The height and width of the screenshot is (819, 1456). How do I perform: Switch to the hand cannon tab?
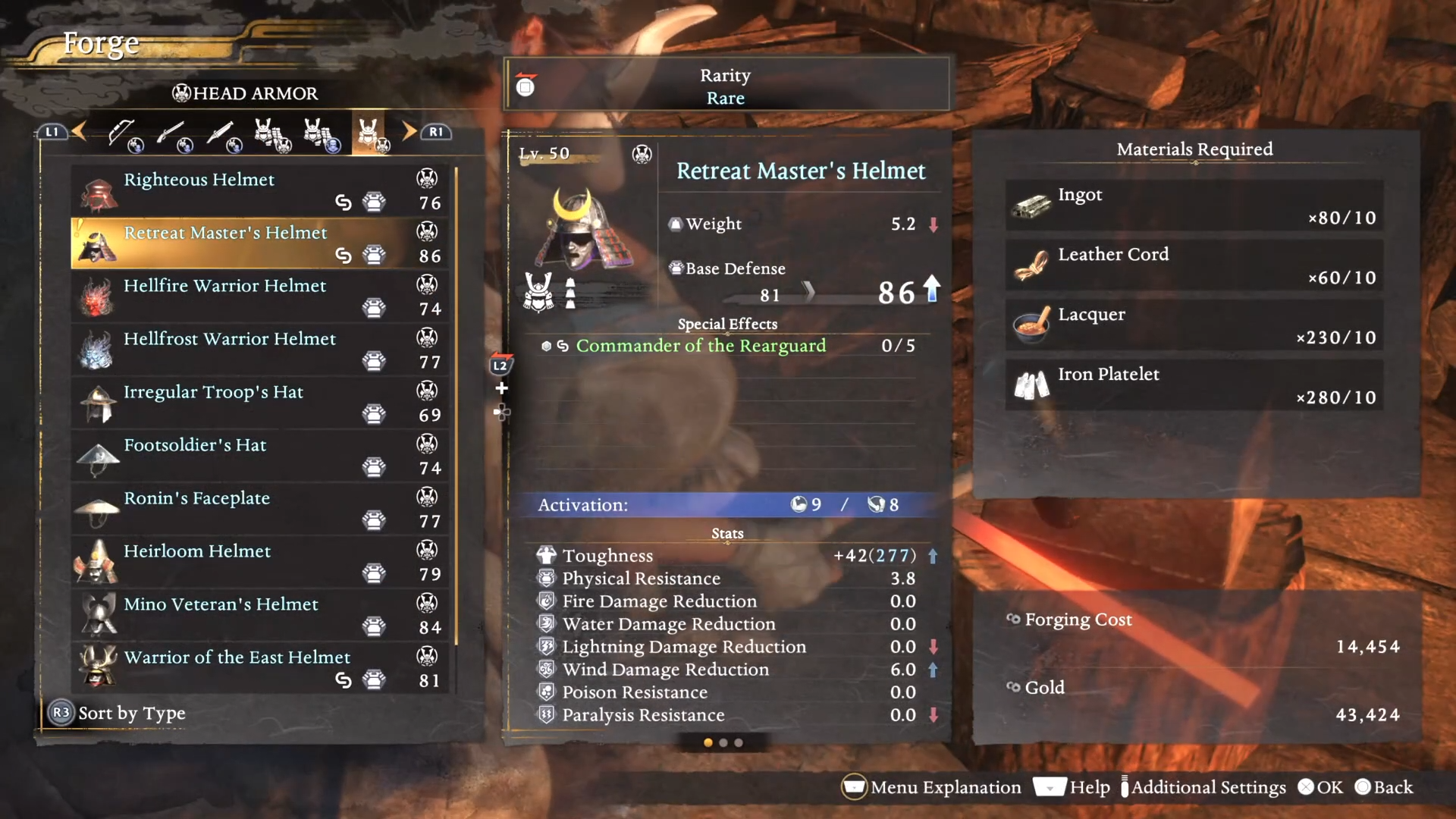(222, 134)
